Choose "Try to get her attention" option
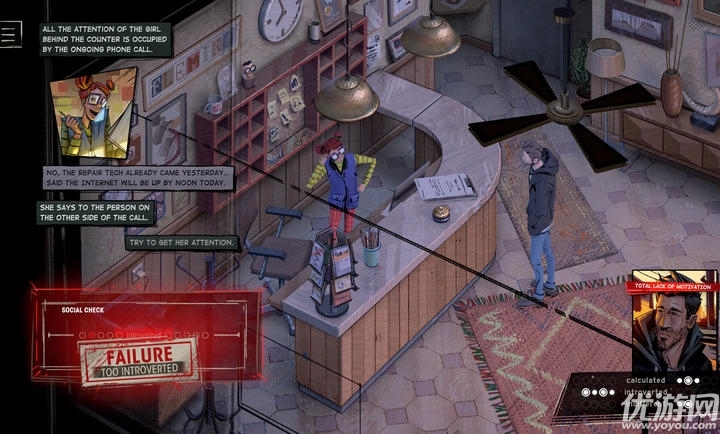The image size is (720, 434). coord(182,243)
